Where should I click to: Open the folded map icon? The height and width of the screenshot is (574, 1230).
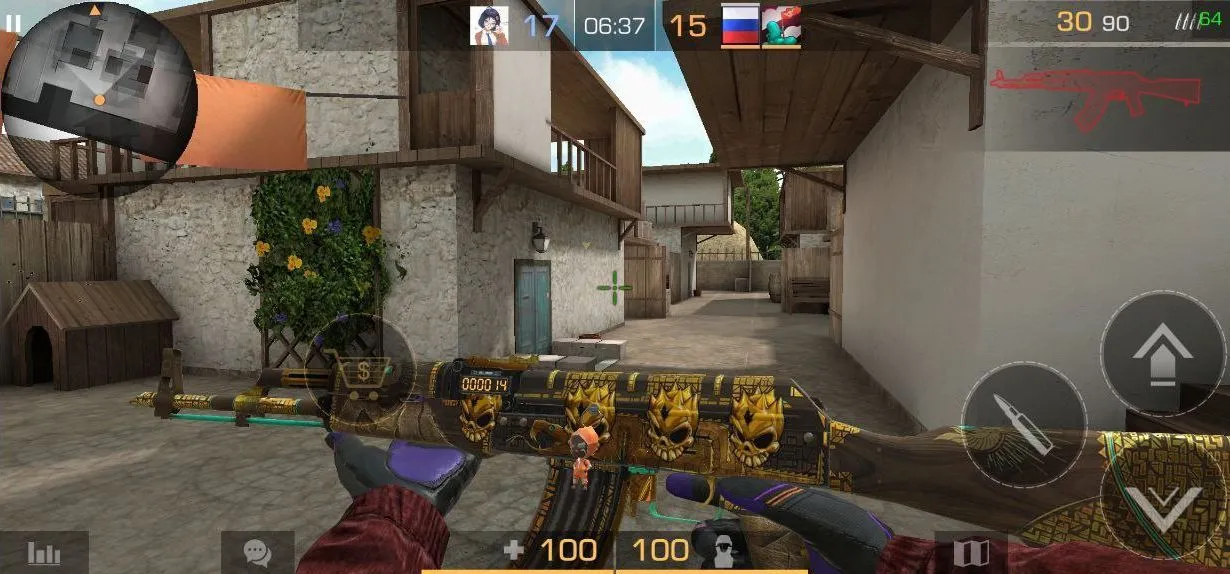(971, 553)
